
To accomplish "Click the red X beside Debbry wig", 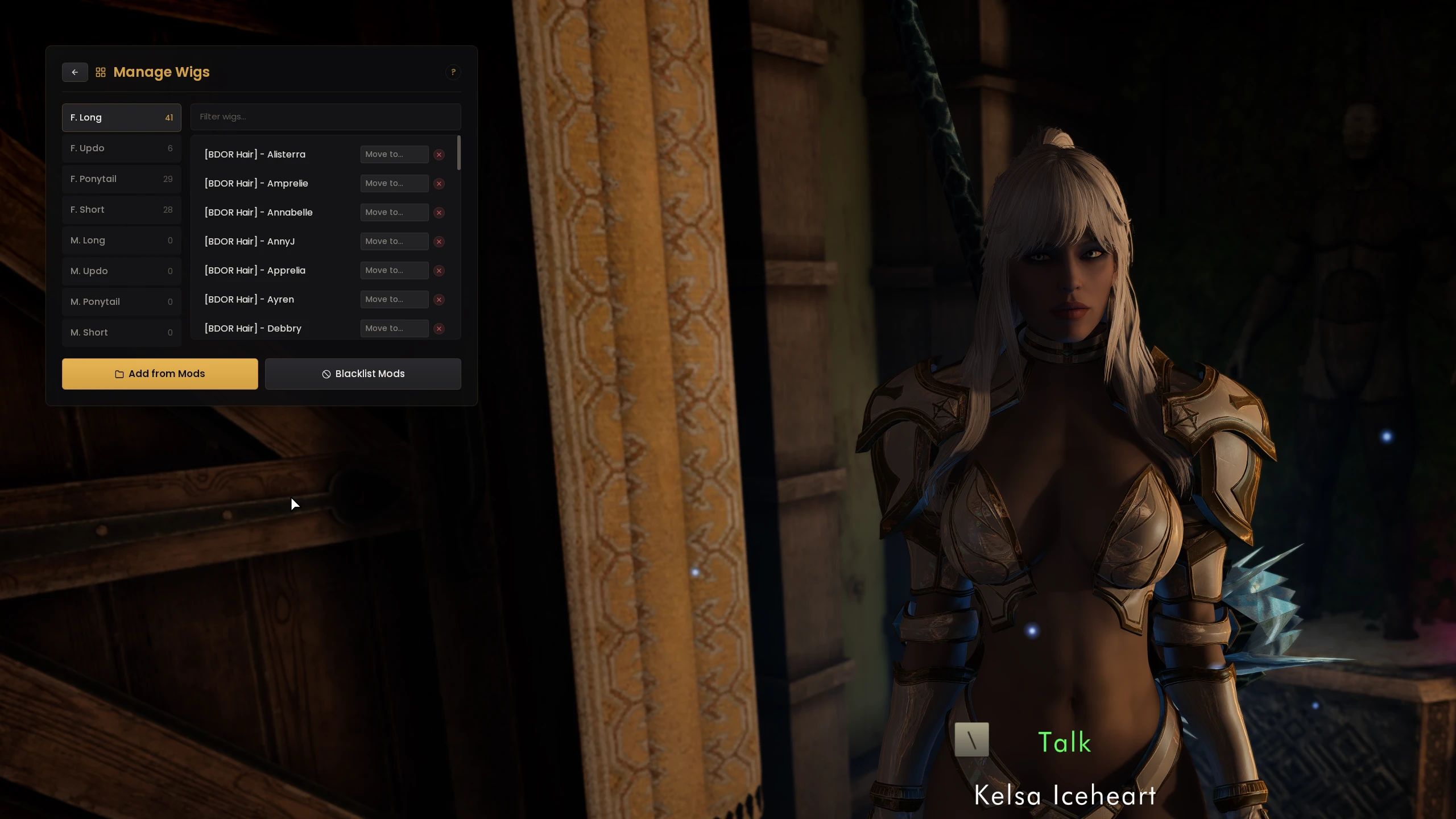I will click(439, 328).
